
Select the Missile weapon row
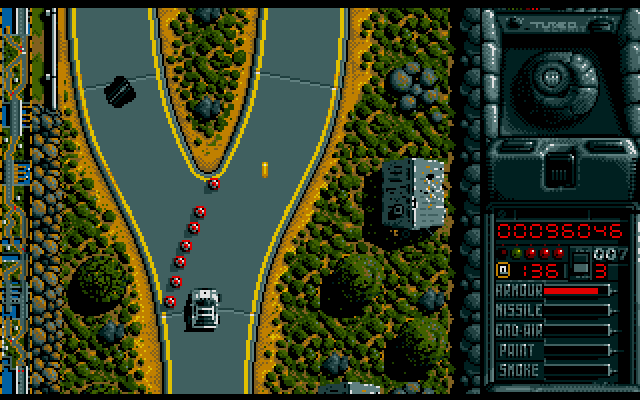(554, 310)
